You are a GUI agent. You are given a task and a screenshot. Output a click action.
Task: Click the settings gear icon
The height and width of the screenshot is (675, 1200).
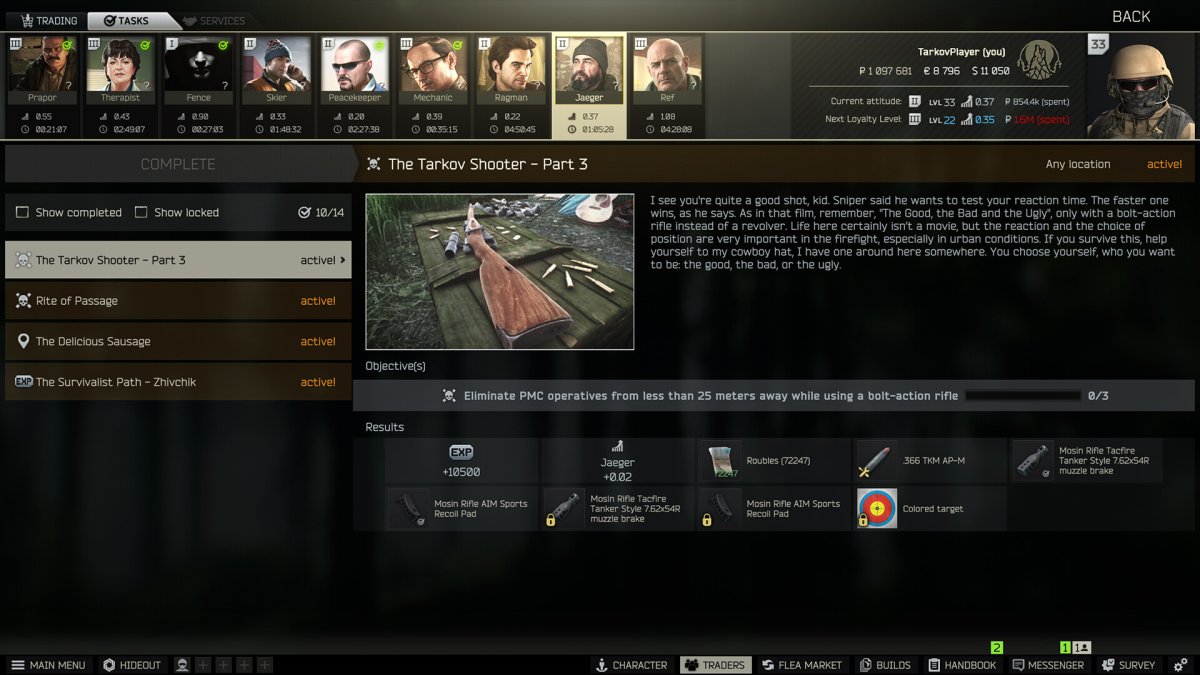point(1181,665)
